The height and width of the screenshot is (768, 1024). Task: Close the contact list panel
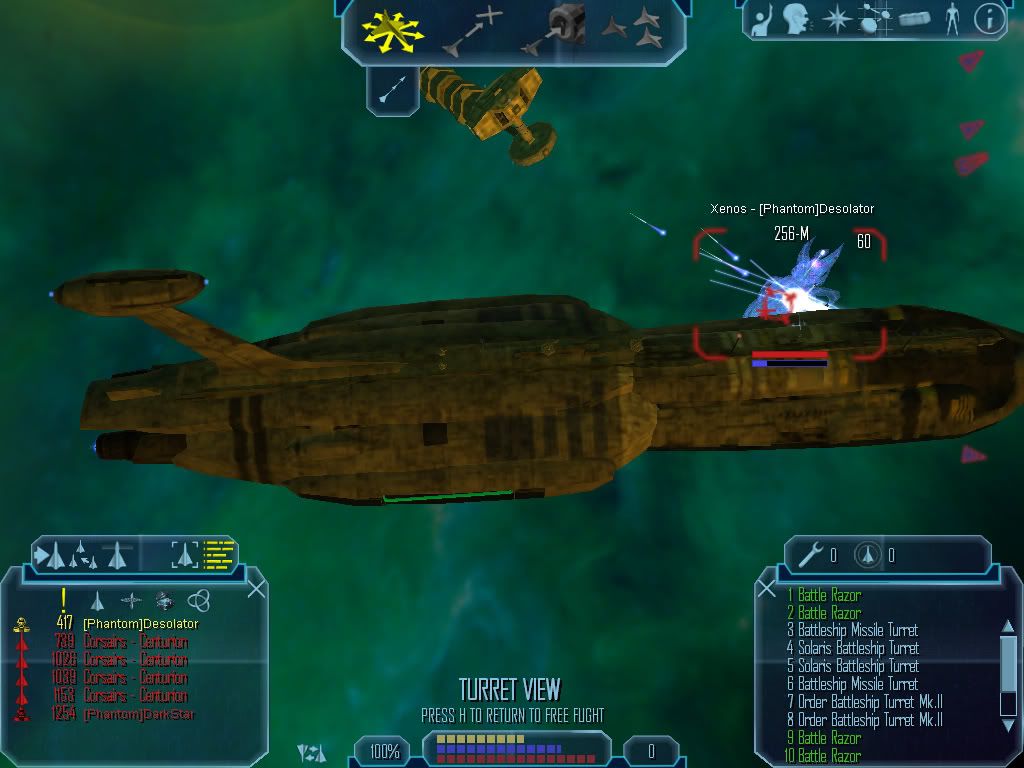coord(256,589)
